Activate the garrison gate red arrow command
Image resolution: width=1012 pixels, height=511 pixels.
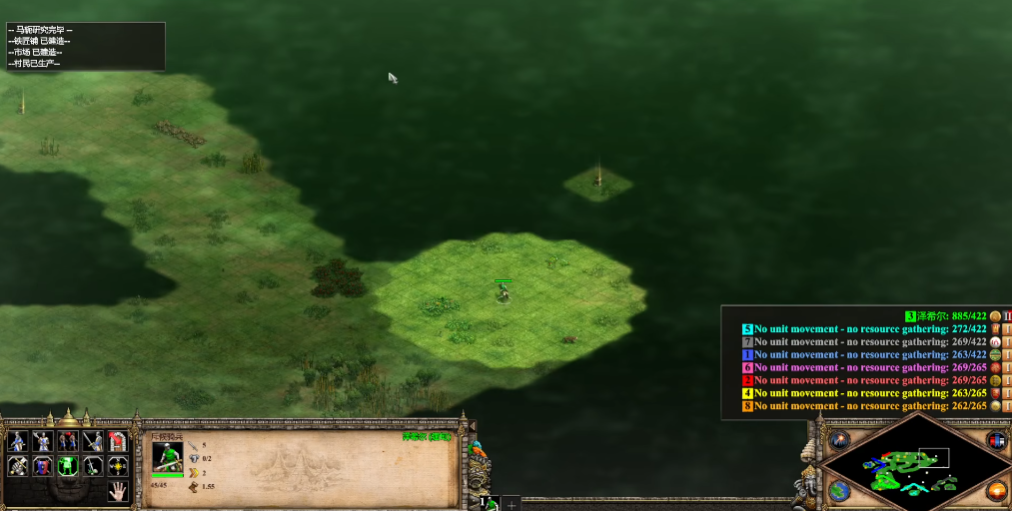click(x=118, y=441)
